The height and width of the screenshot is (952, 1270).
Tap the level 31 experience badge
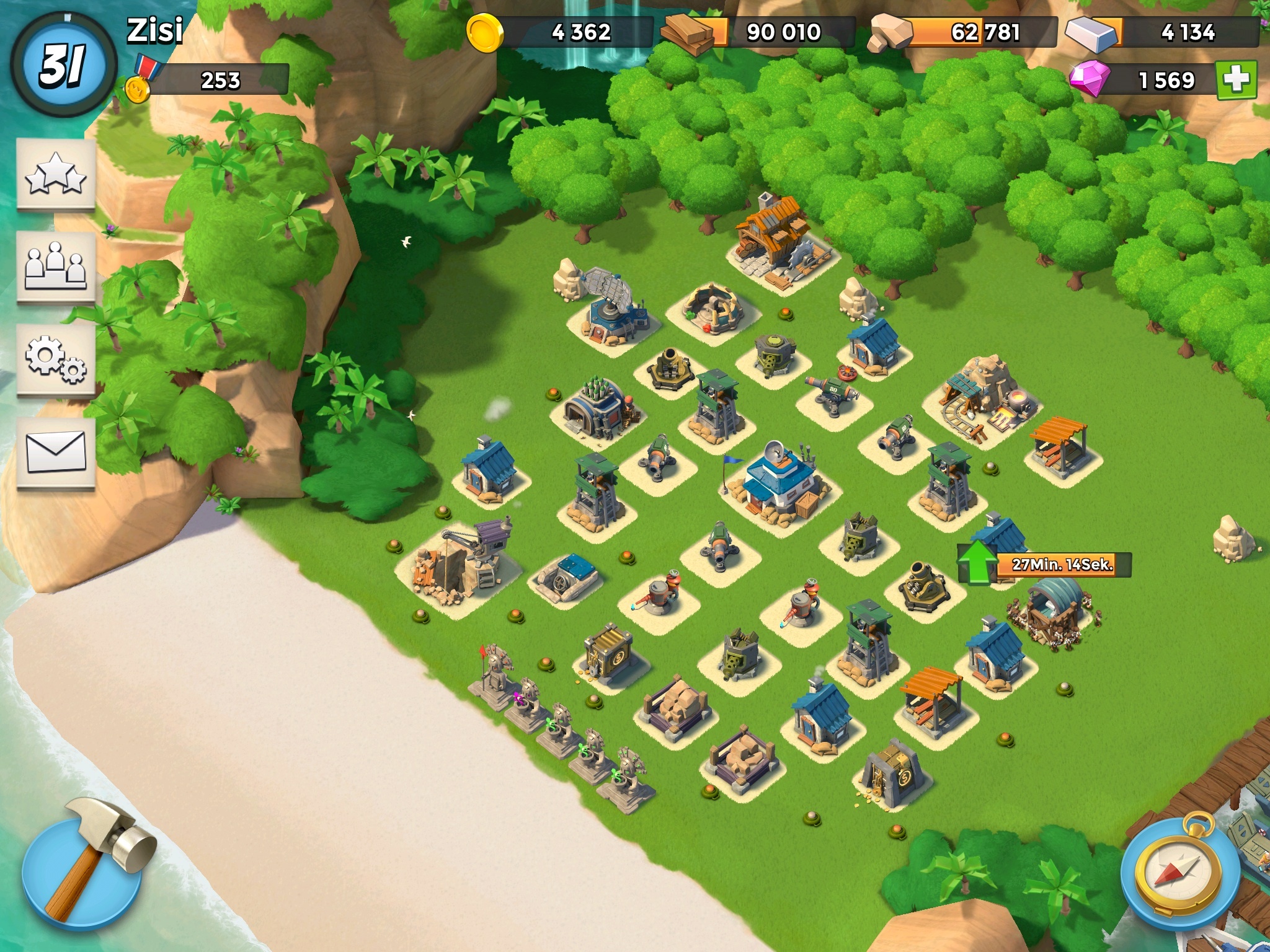click(63, 65)
